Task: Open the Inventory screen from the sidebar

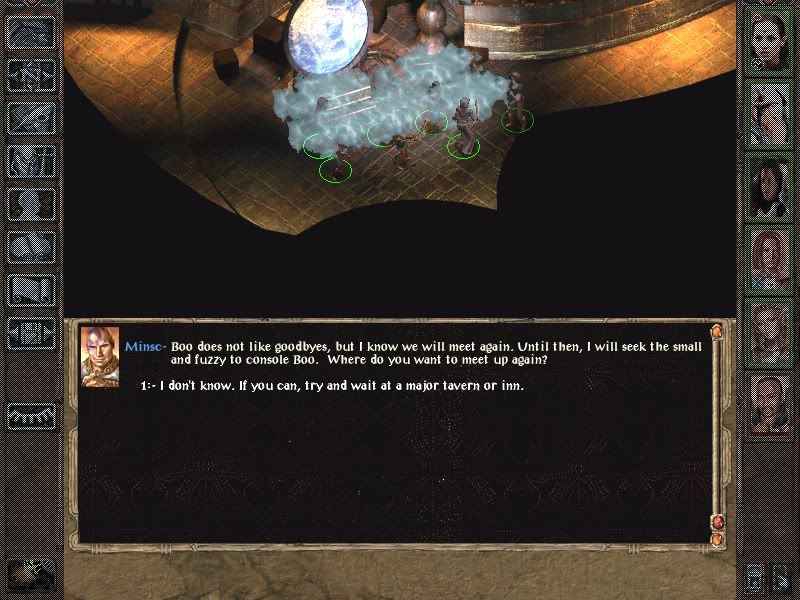Action: 30,161
